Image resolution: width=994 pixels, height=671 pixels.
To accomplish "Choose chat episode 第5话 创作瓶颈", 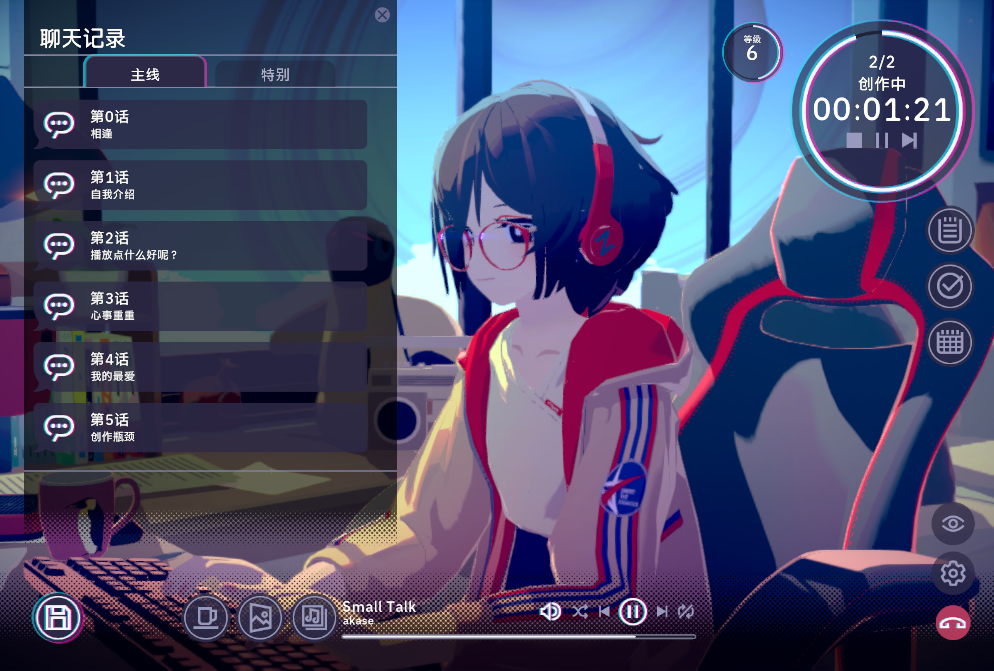I will [201, 428].
